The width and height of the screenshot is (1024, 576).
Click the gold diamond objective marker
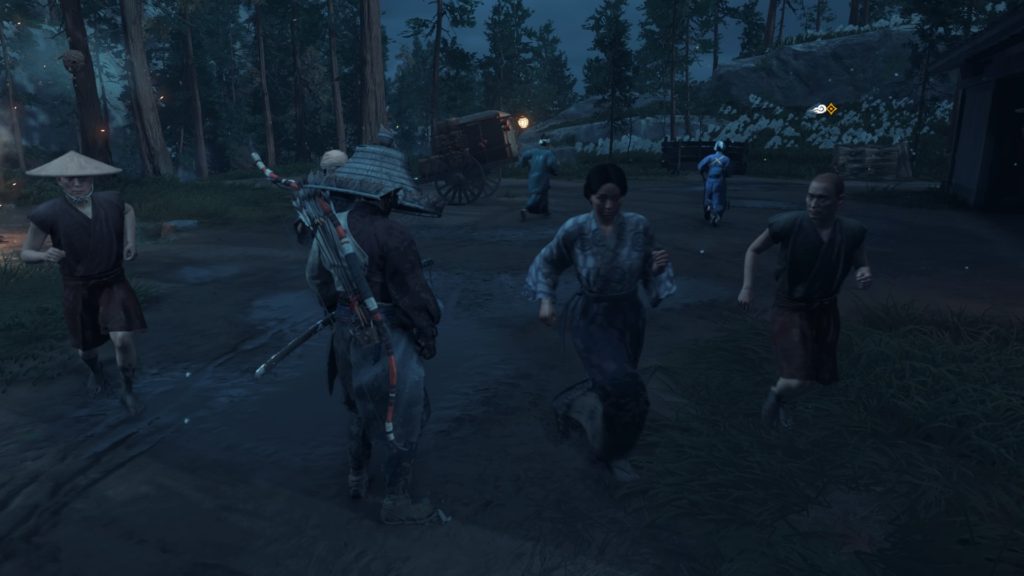coord(831,108)
